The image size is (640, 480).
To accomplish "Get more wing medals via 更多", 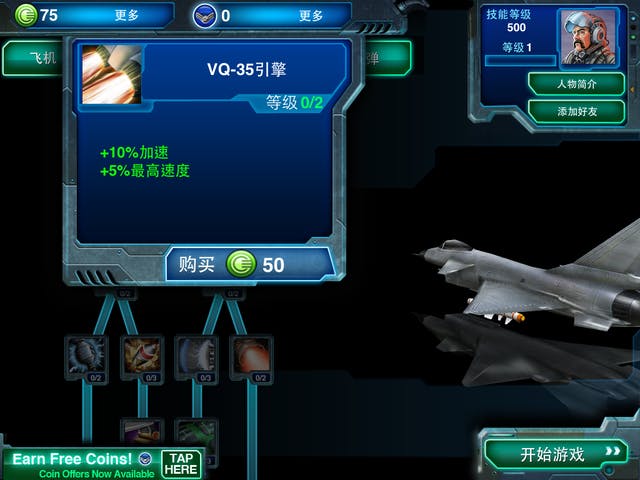I will [311, 16].
